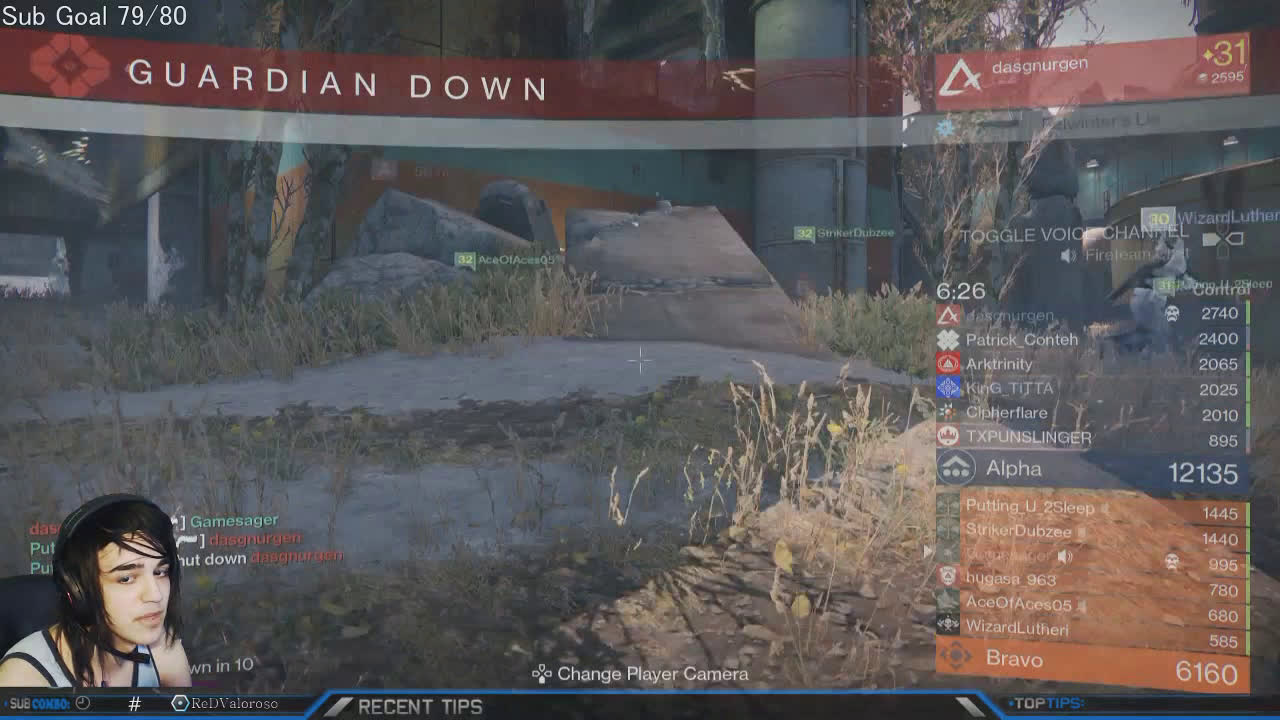Open the Recent Tips stream panel

[x=420, y=706]
